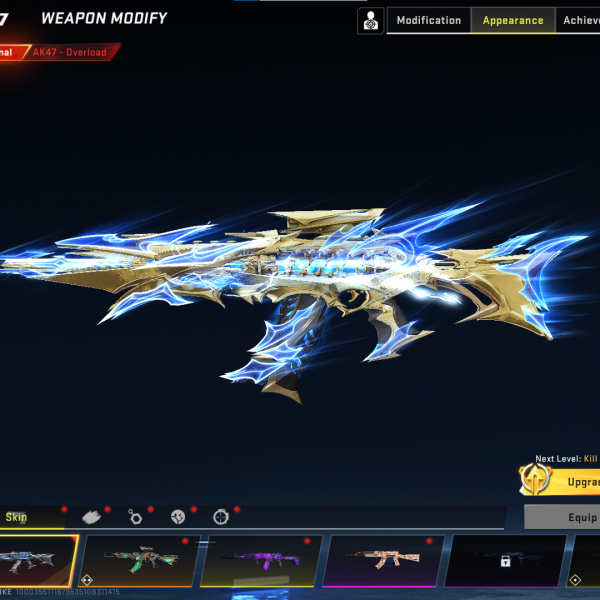Screen dimensions: 600x600
Task: Click the target practice icon
Action: pyautogui.click(x=371, y=20)
